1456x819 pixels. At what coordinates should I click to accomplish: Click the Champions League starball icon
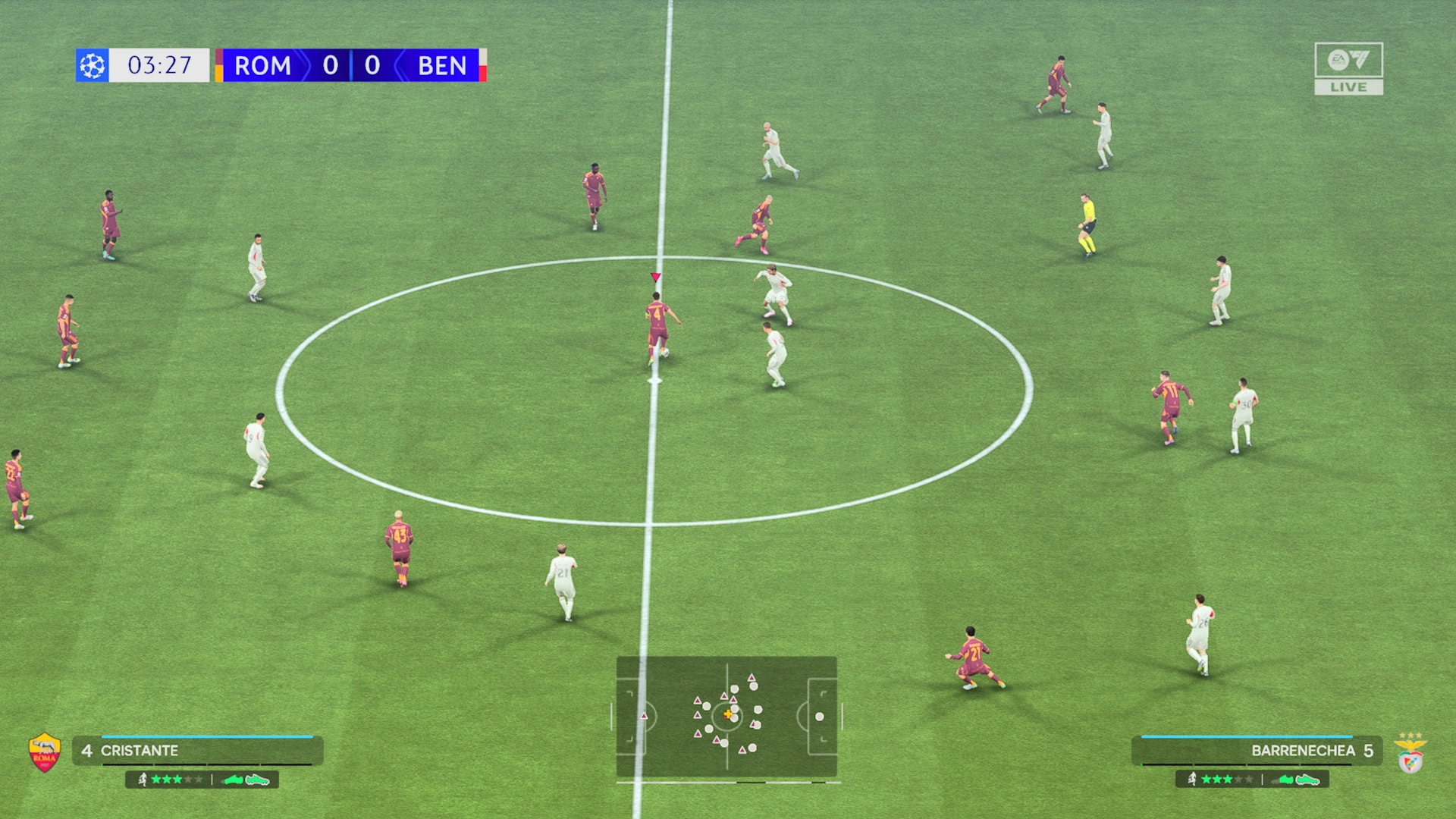(93, 65)
